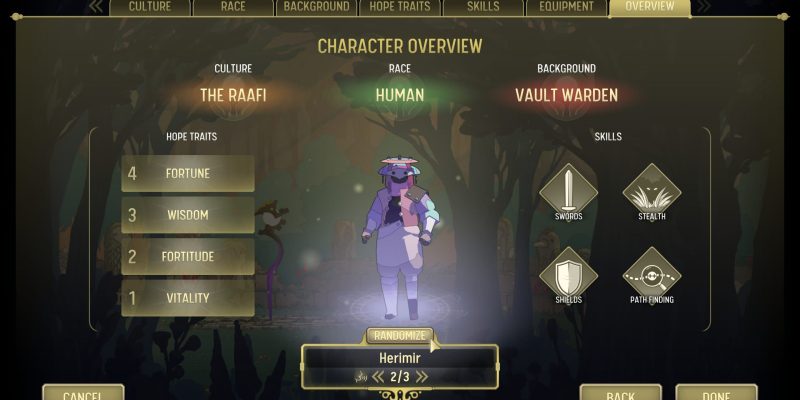Select the Overview tab

pos(649,7)
